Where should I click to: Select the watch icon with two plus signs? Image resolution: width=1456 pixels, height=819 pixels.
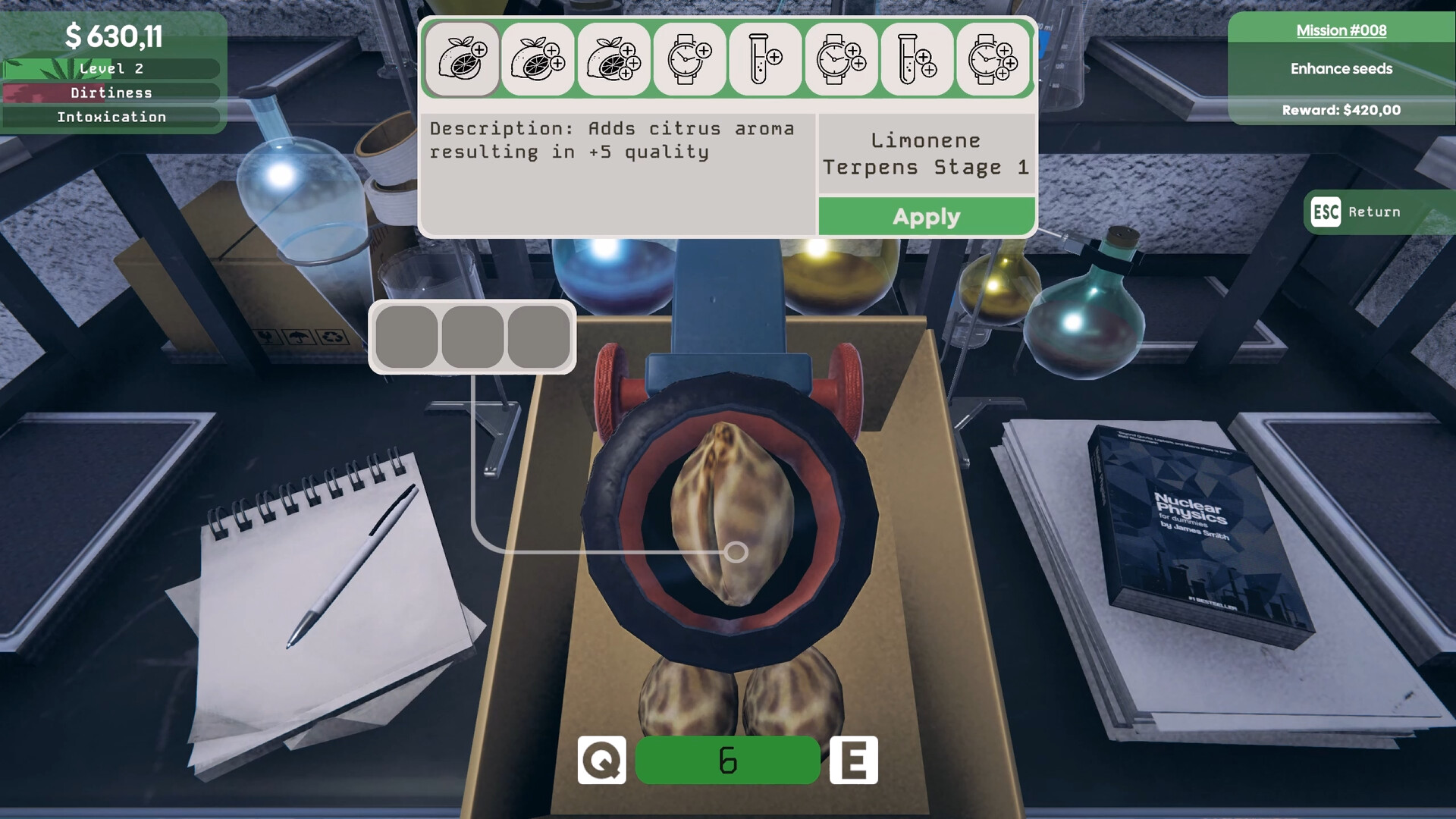coord(841,58)
